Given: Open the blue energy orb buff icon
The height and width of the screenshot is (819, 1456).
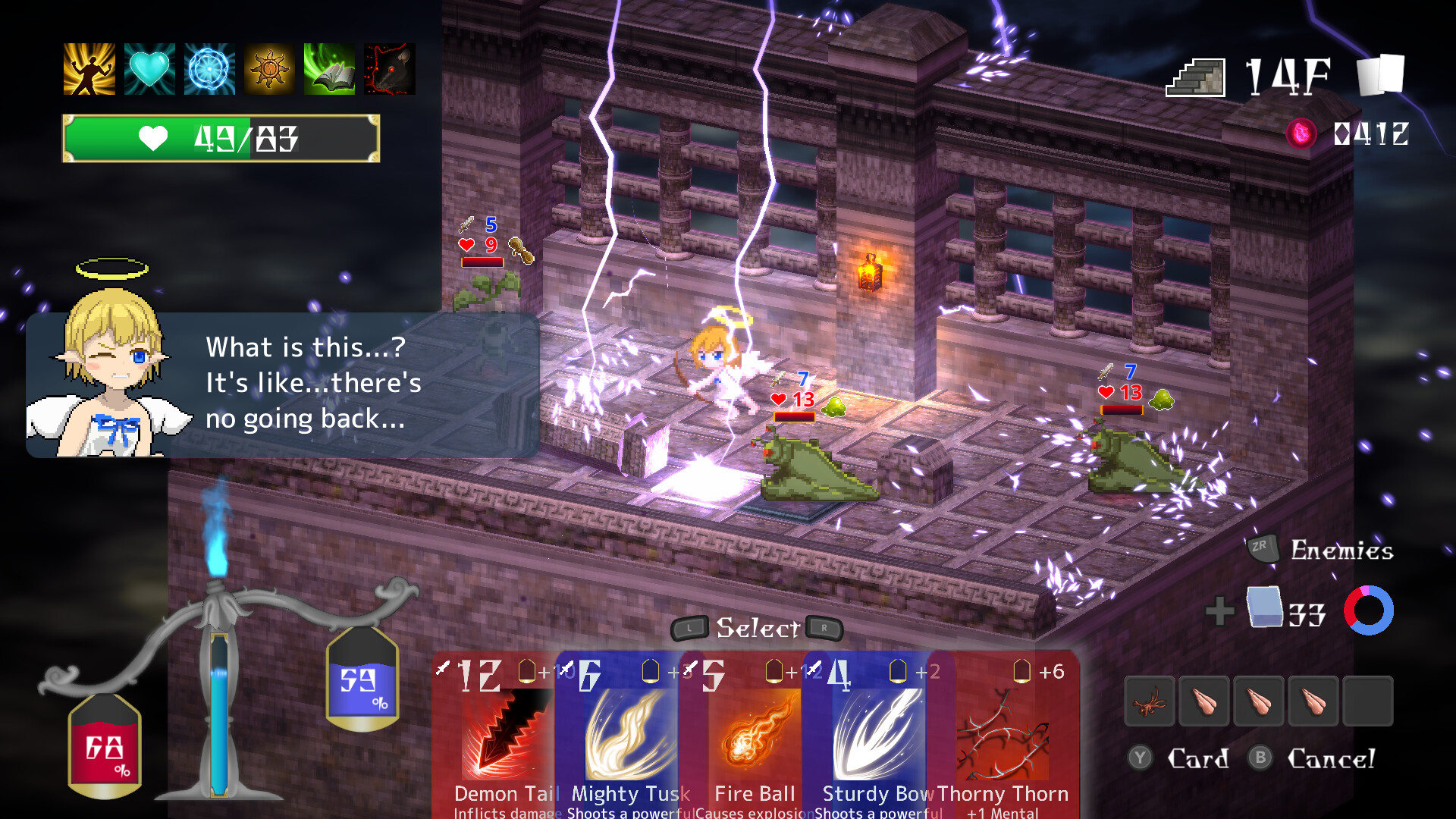Looking at the screenshot, I should pos(209,70).
